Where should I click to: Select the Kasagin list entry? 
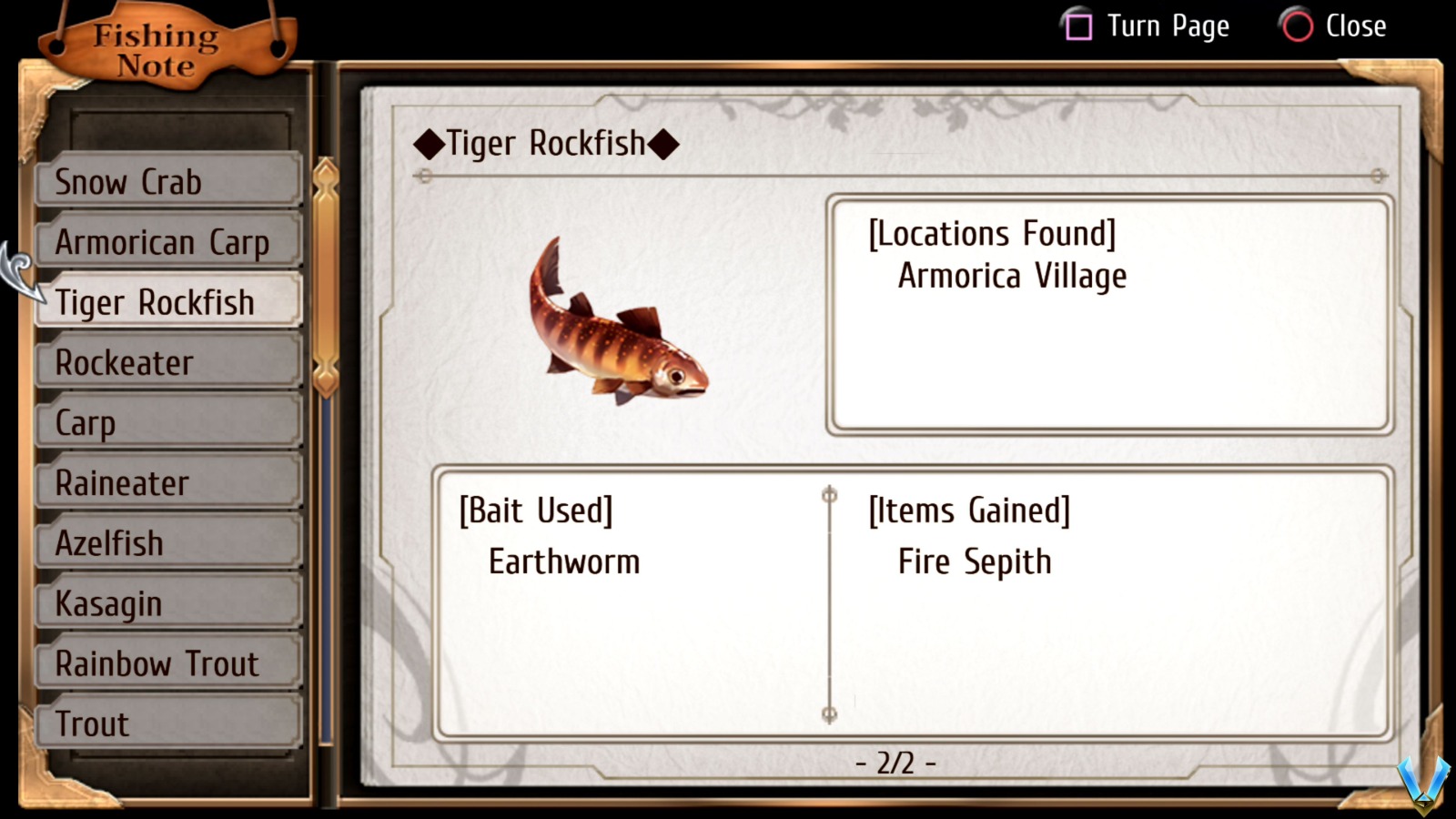(168, 602)
